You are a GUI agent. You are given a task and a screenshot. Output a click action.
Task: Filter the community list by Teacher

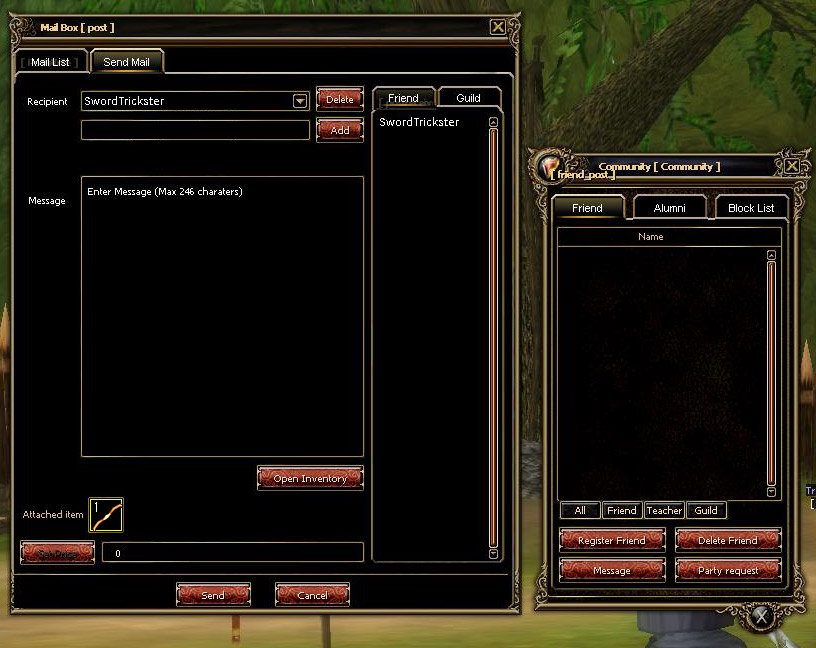664,510
